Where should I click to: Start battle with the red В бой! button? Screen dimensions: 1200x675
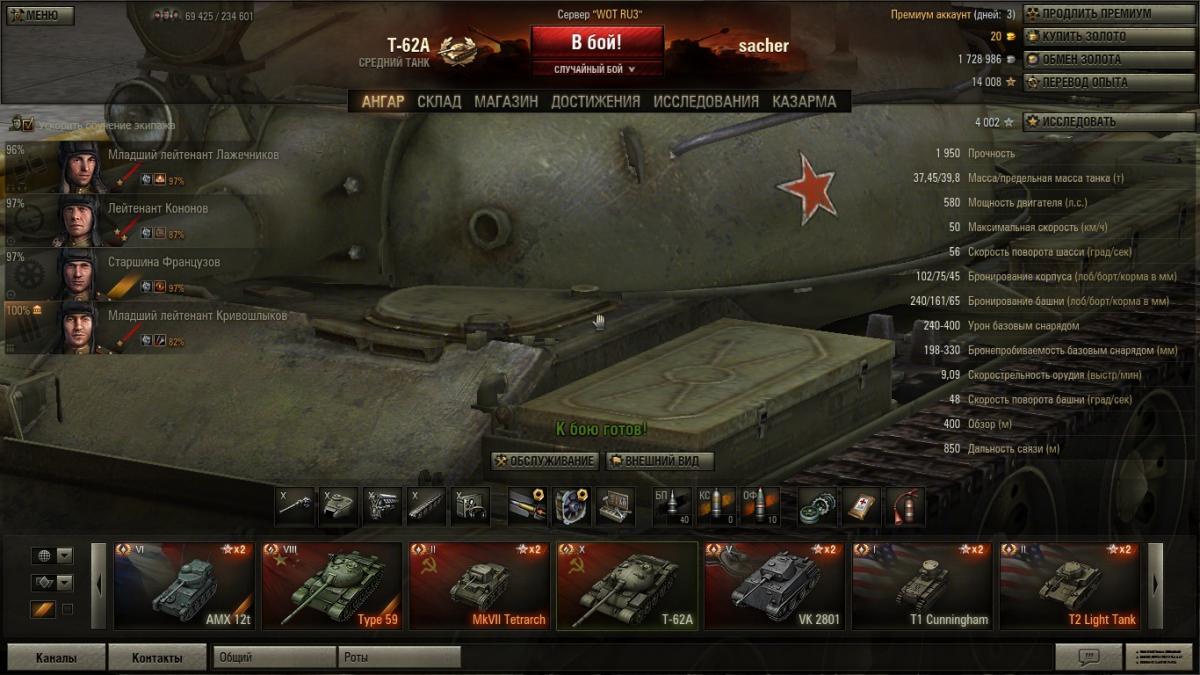(596, 43)
